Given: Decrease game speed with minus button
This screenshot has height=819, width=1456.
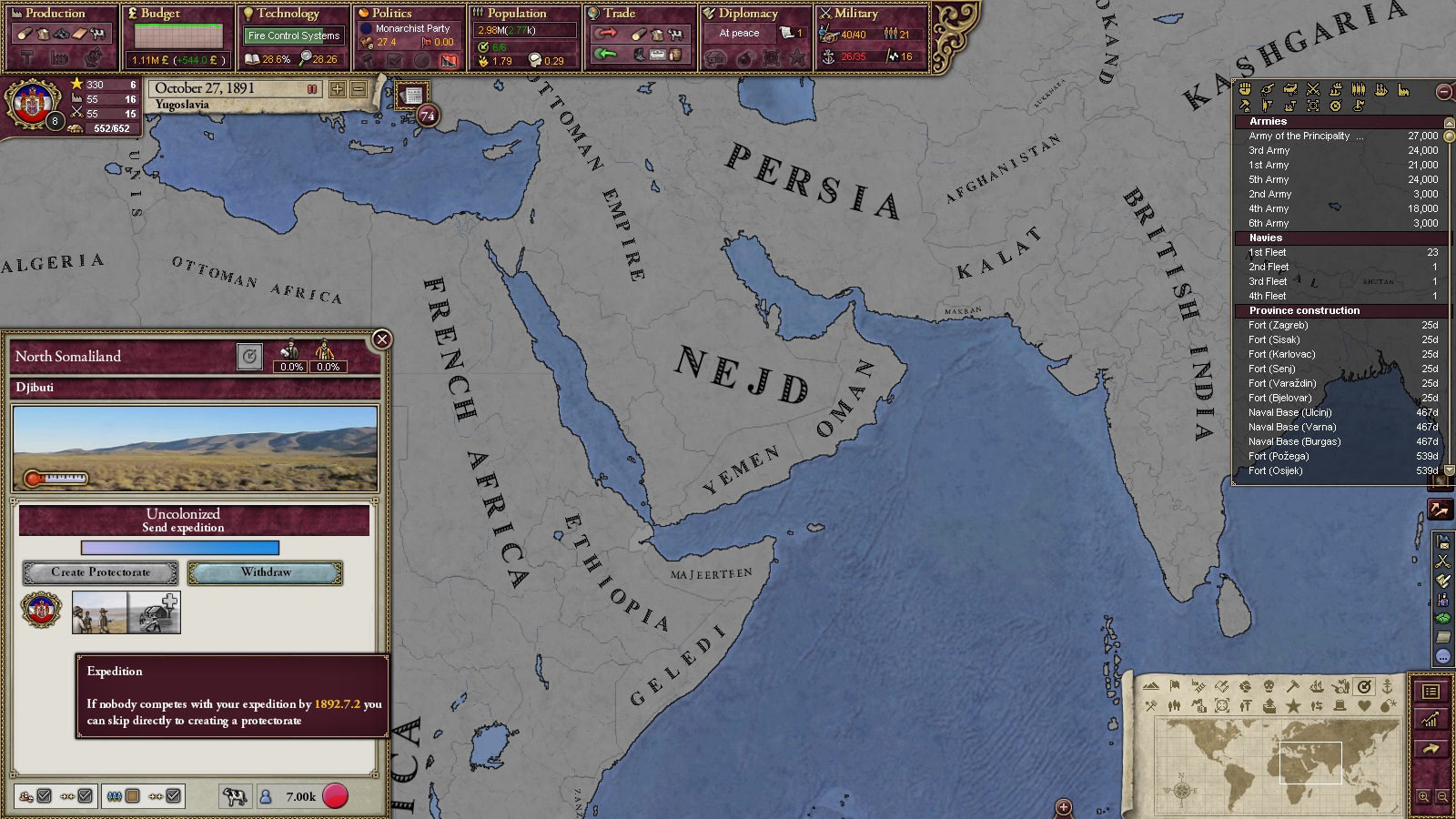Looking at the screenshot, I should coord(359,89).
